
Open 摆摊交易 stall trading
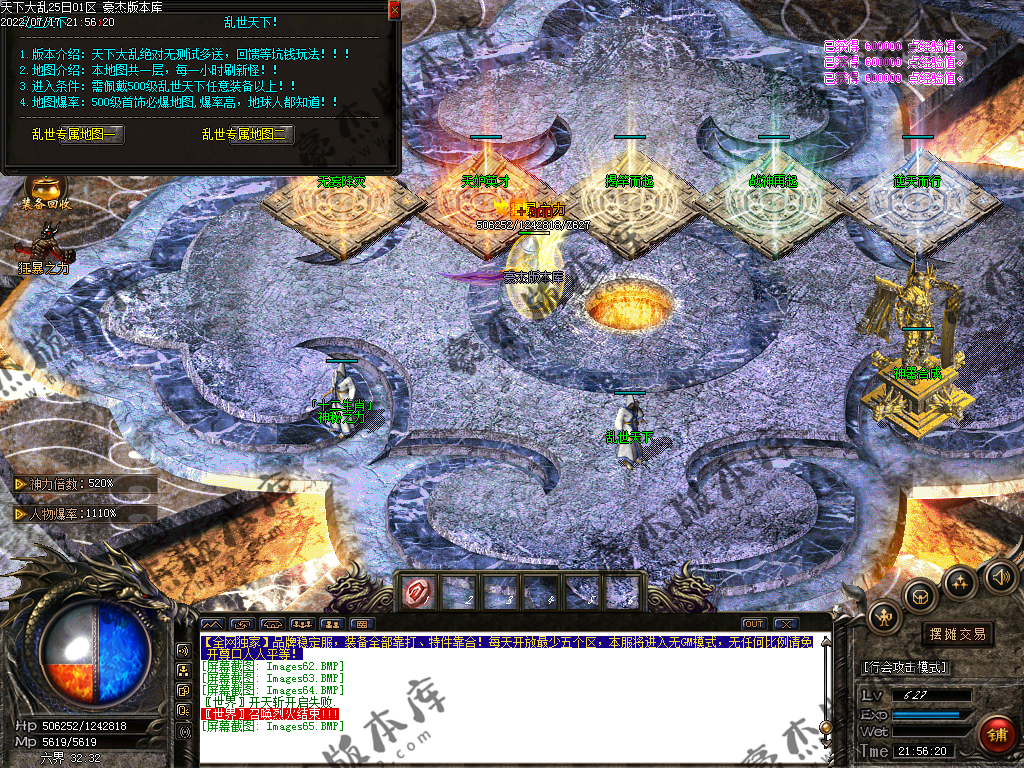(x=957, y=634)
